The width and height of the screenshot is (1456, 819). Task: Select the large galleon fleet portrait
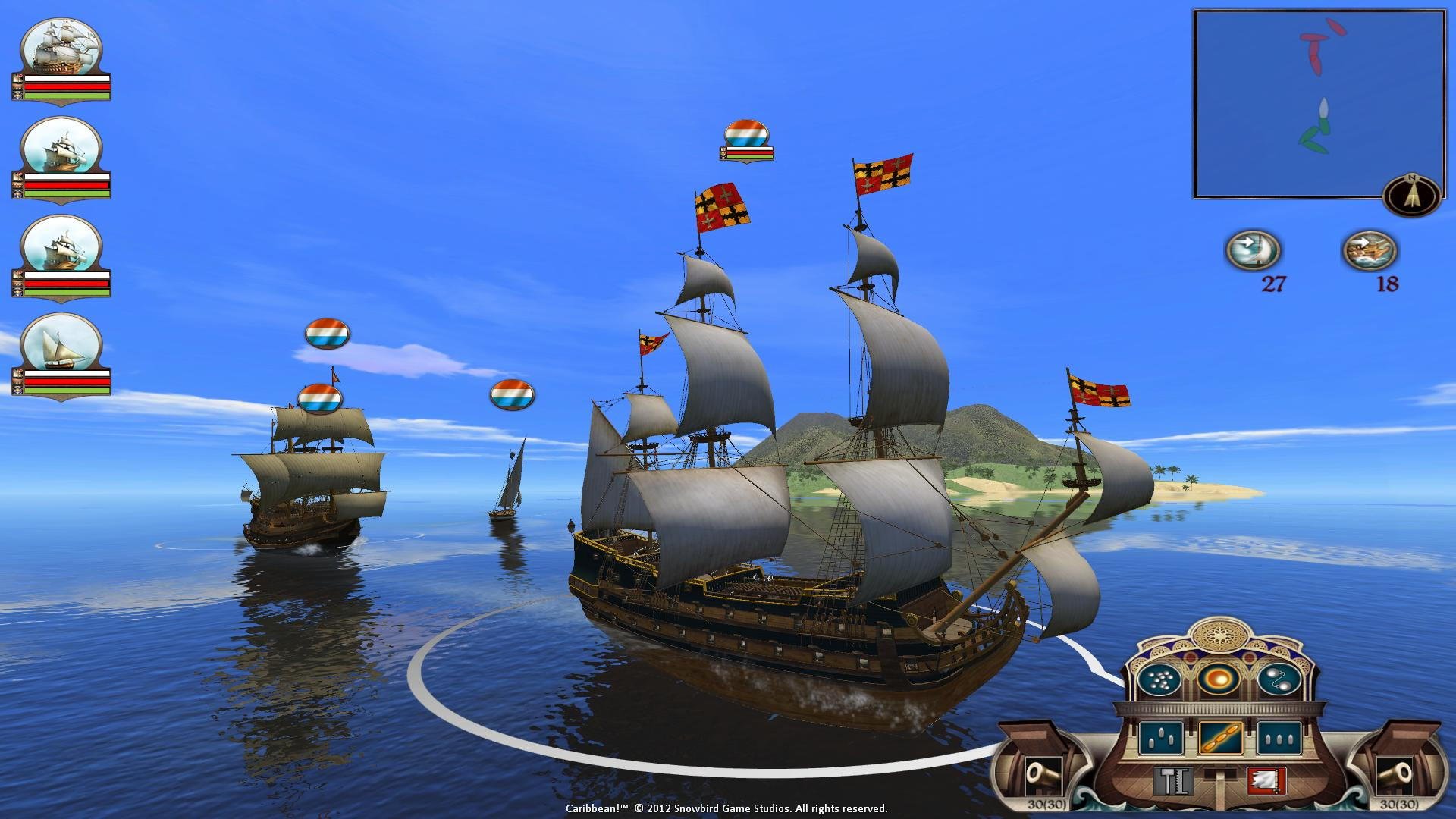(x=61, y=47)
